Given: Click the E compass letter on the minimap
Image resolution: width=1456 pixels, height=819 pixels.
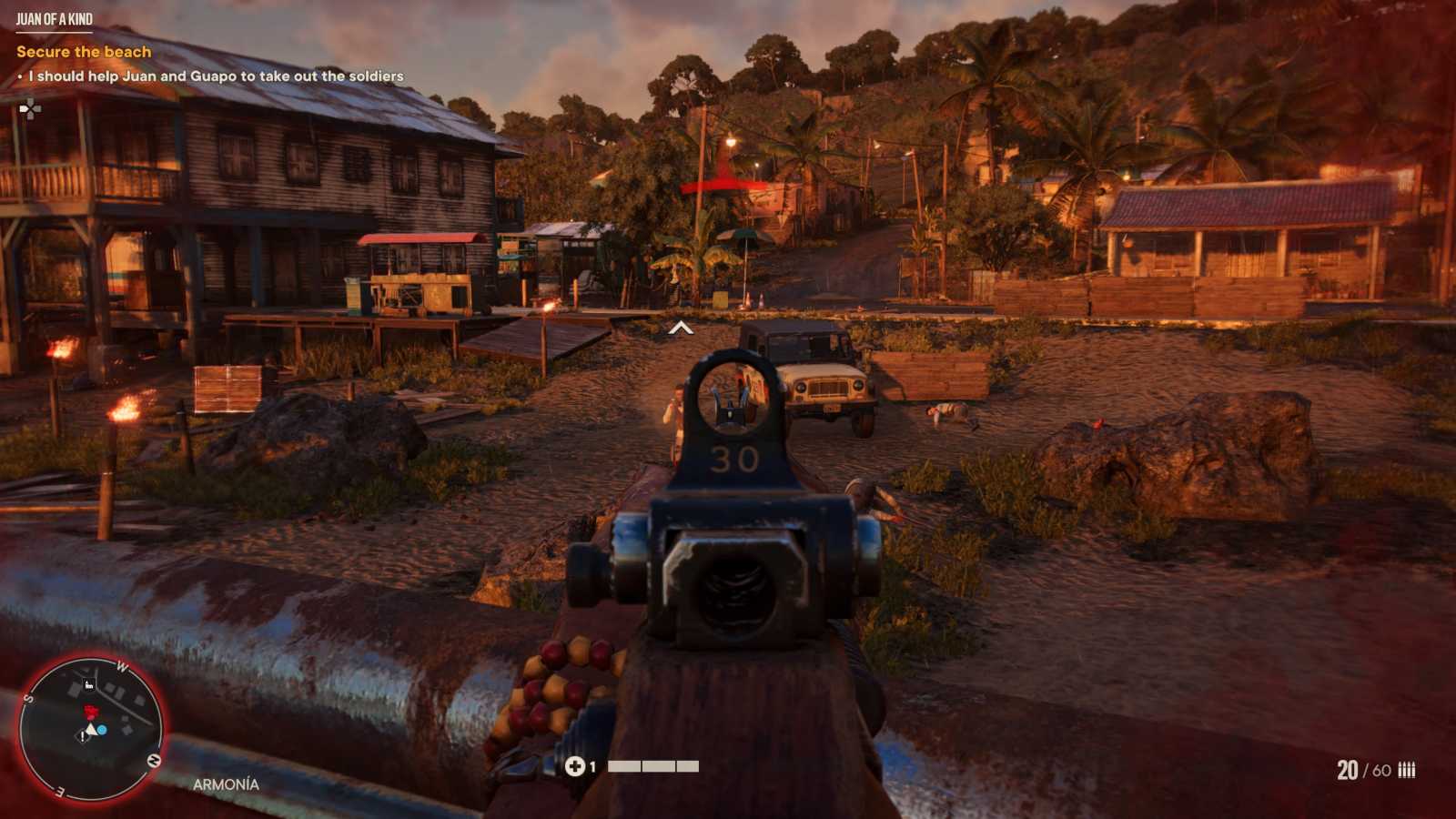Looking at the screenshot, I should coord(60,791).
